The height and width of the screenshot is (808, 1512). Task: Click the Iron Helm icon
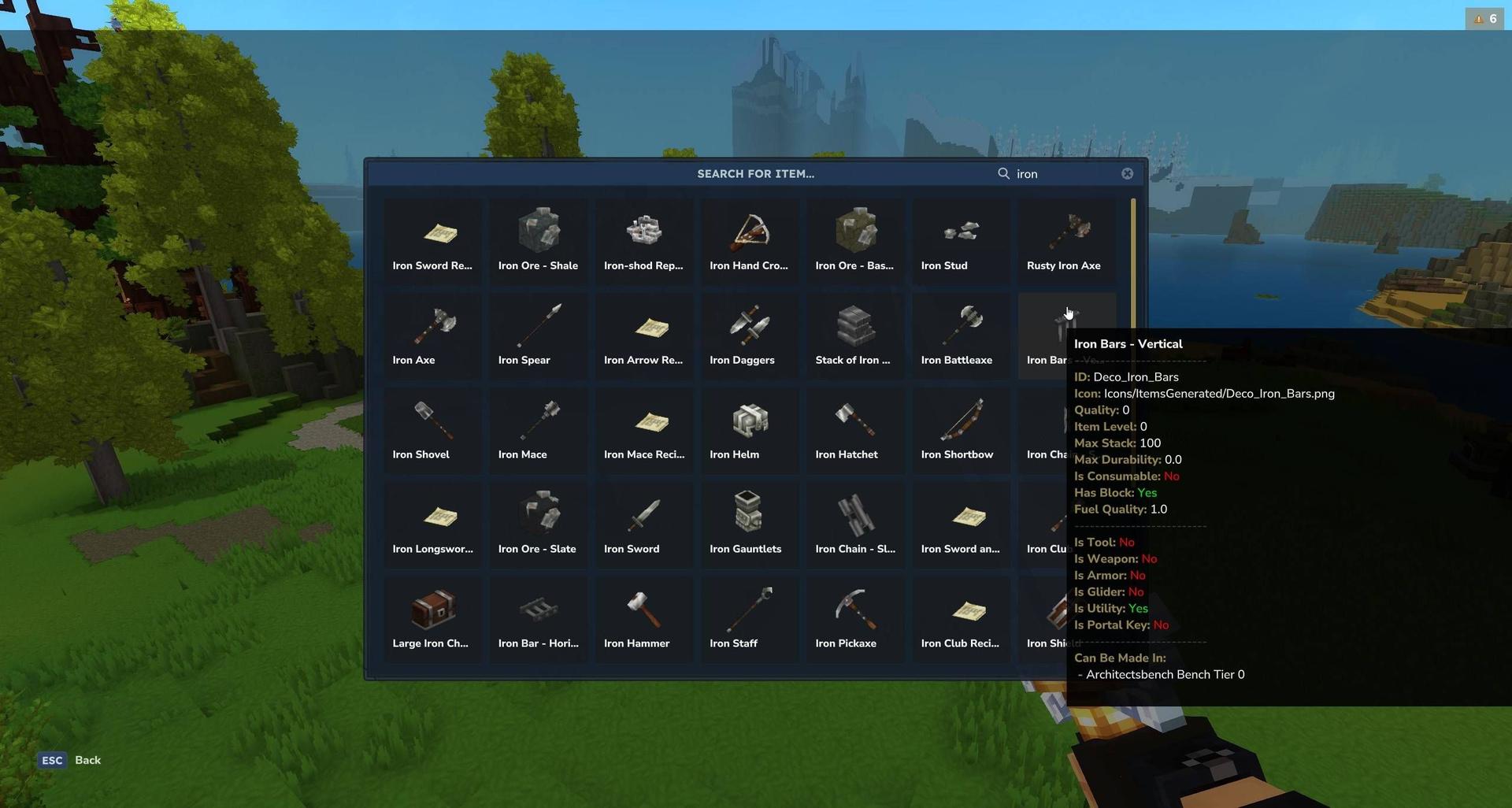pyautogui.click(x=748, y=420)
